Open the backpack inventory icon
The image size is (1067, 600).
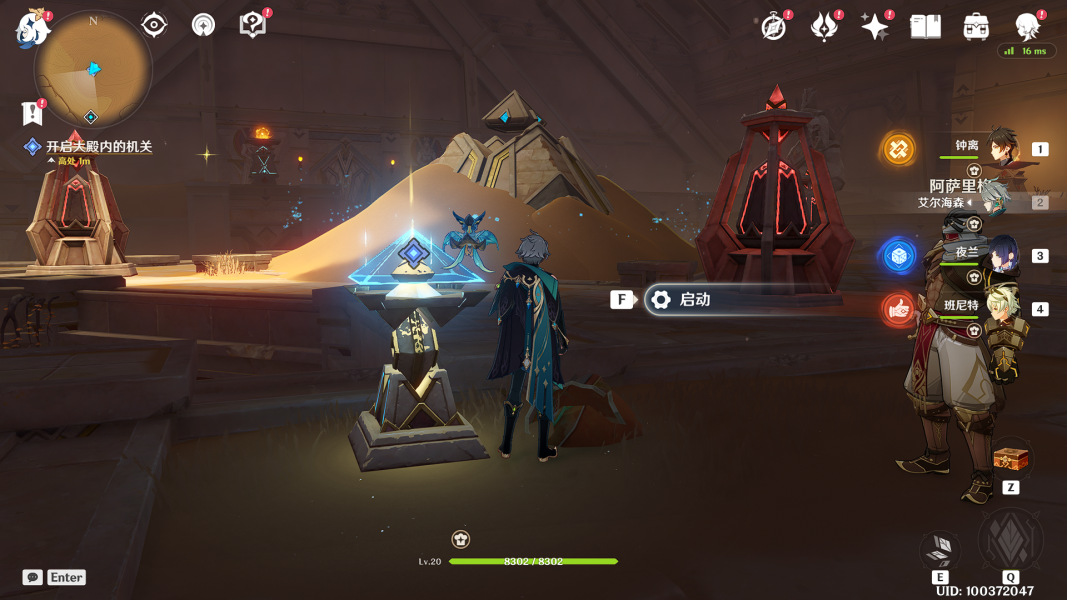tap(976, 27)
